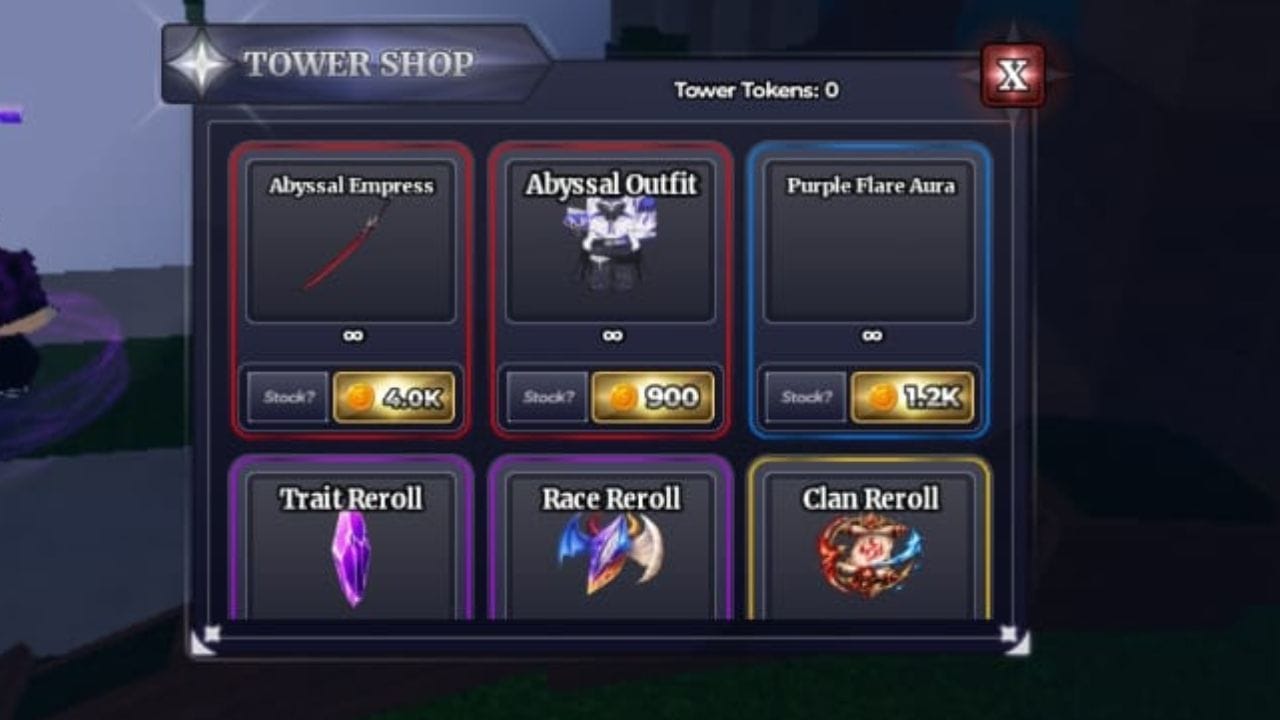Buy the Purple Flare Aura for 1.2K
Viewport: 1280px width, 720px height.
coord(912,396)
